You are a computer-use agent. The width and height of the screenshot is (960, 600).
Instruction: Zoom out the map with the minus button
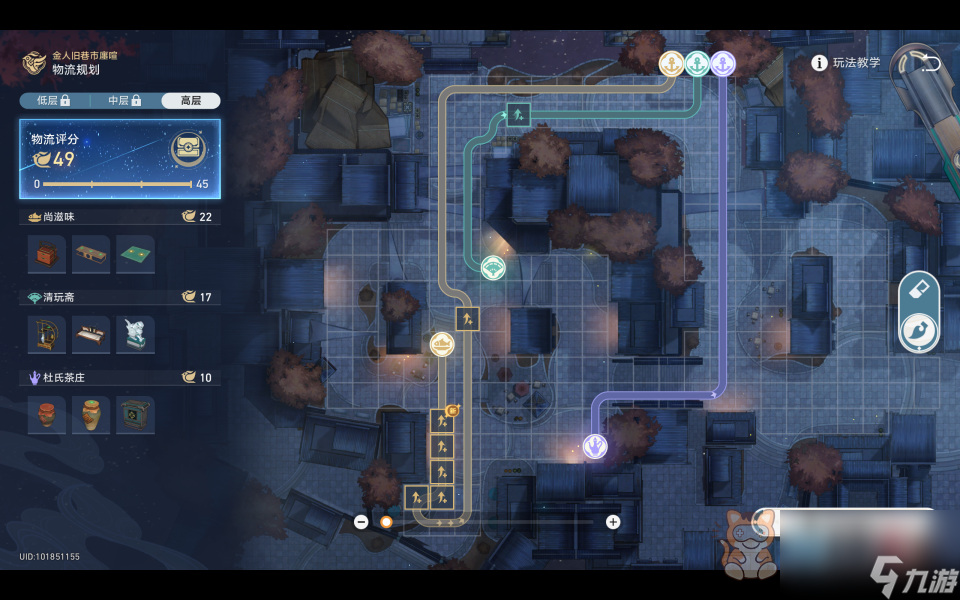[x=361, y=521]
